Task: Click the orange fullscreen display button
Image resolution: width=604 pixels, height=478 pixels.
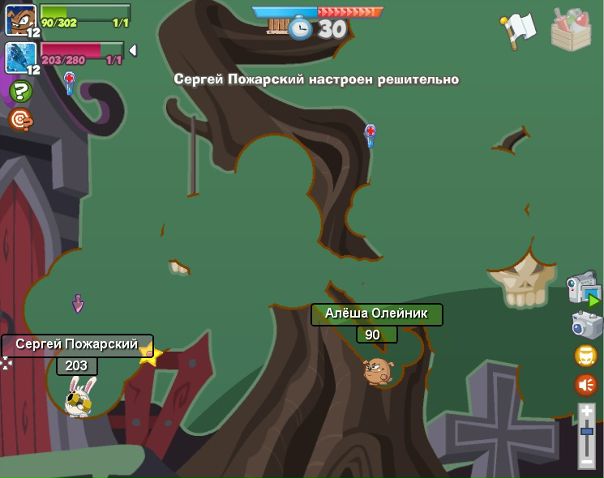Action: (x=586, y=355)
